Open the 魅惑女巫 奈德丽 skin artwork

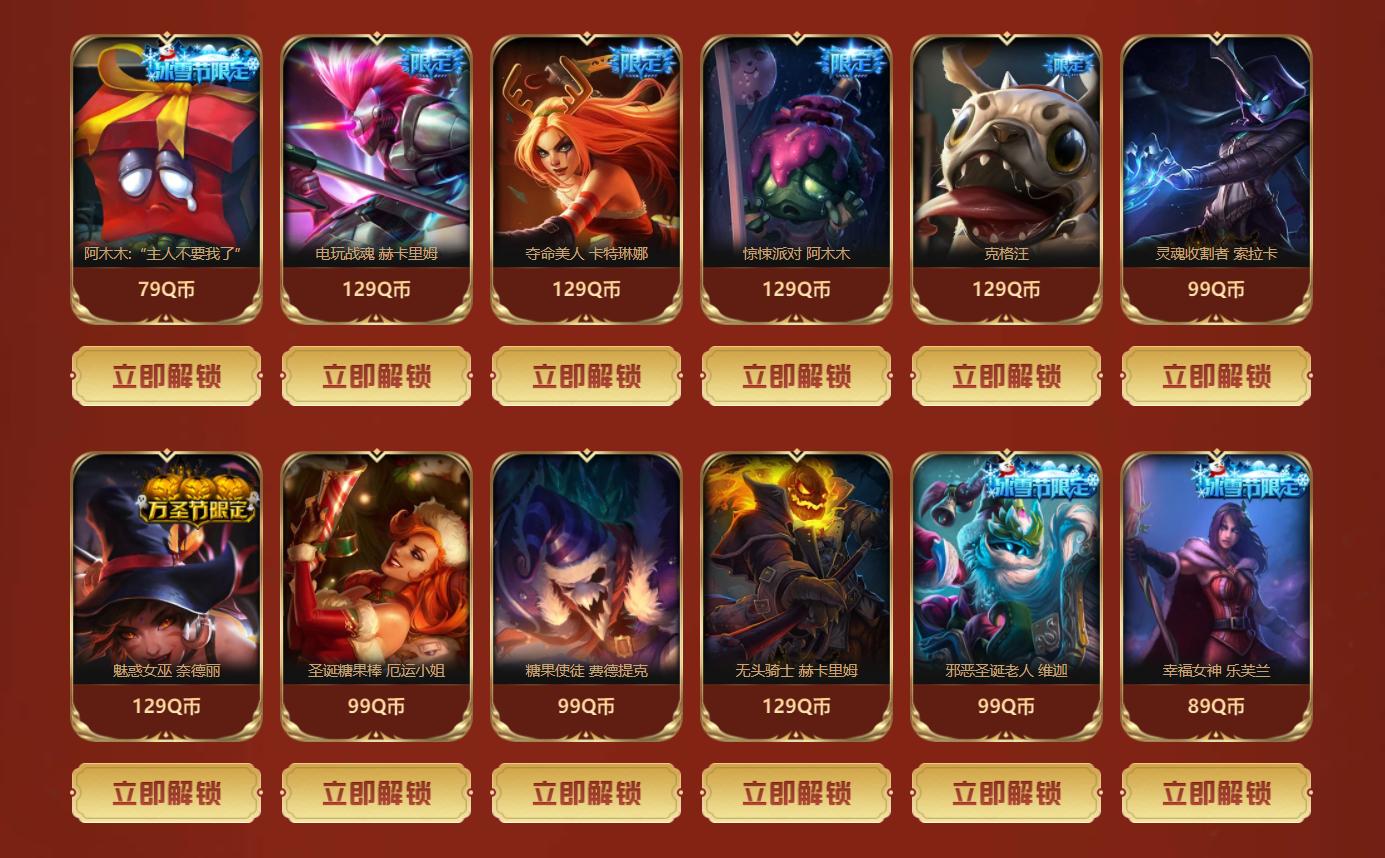tap(166, 580)
